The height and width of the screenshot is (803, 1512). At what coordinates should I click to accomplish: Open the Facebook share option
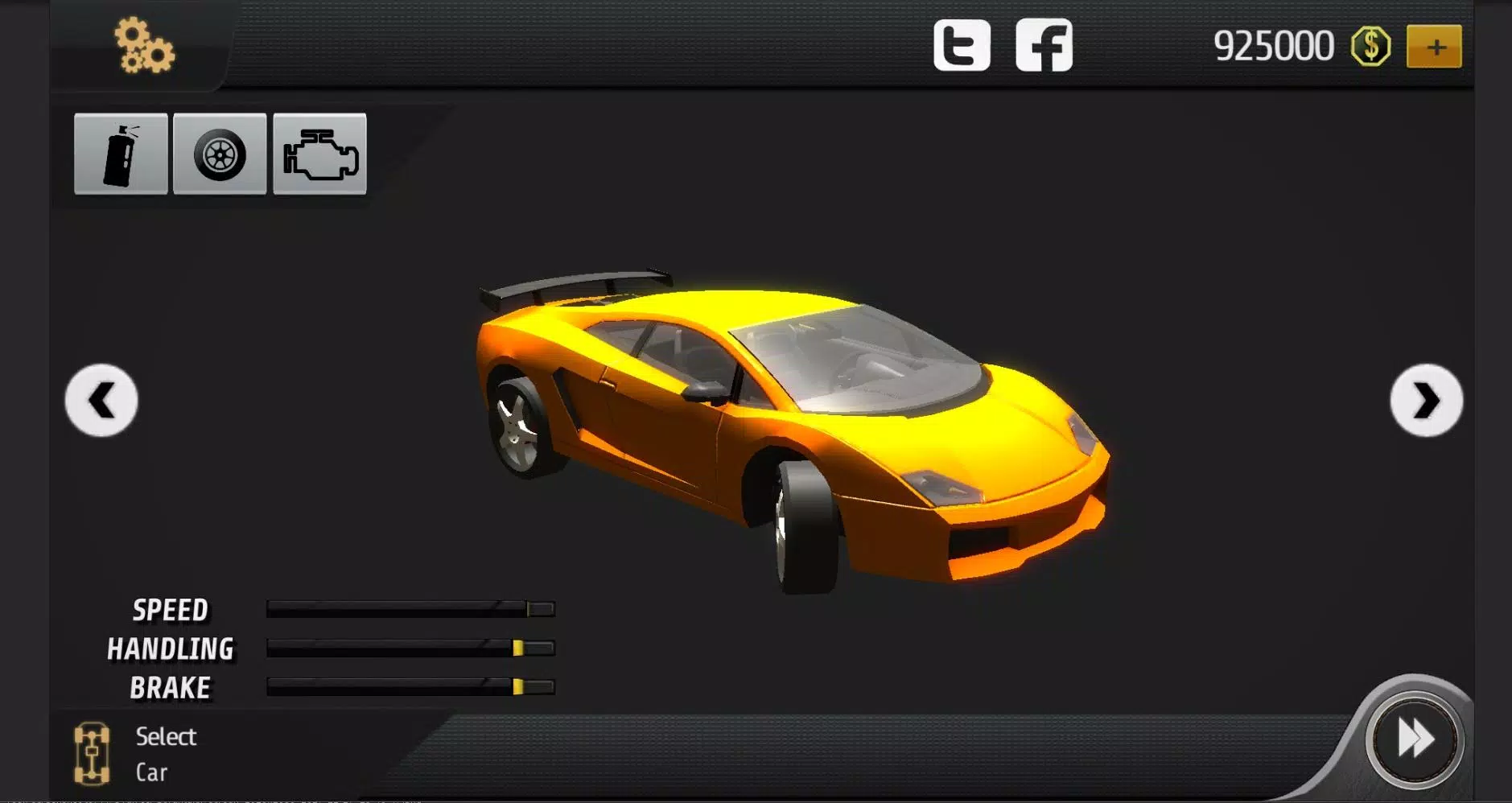(x=1044, y=44)
